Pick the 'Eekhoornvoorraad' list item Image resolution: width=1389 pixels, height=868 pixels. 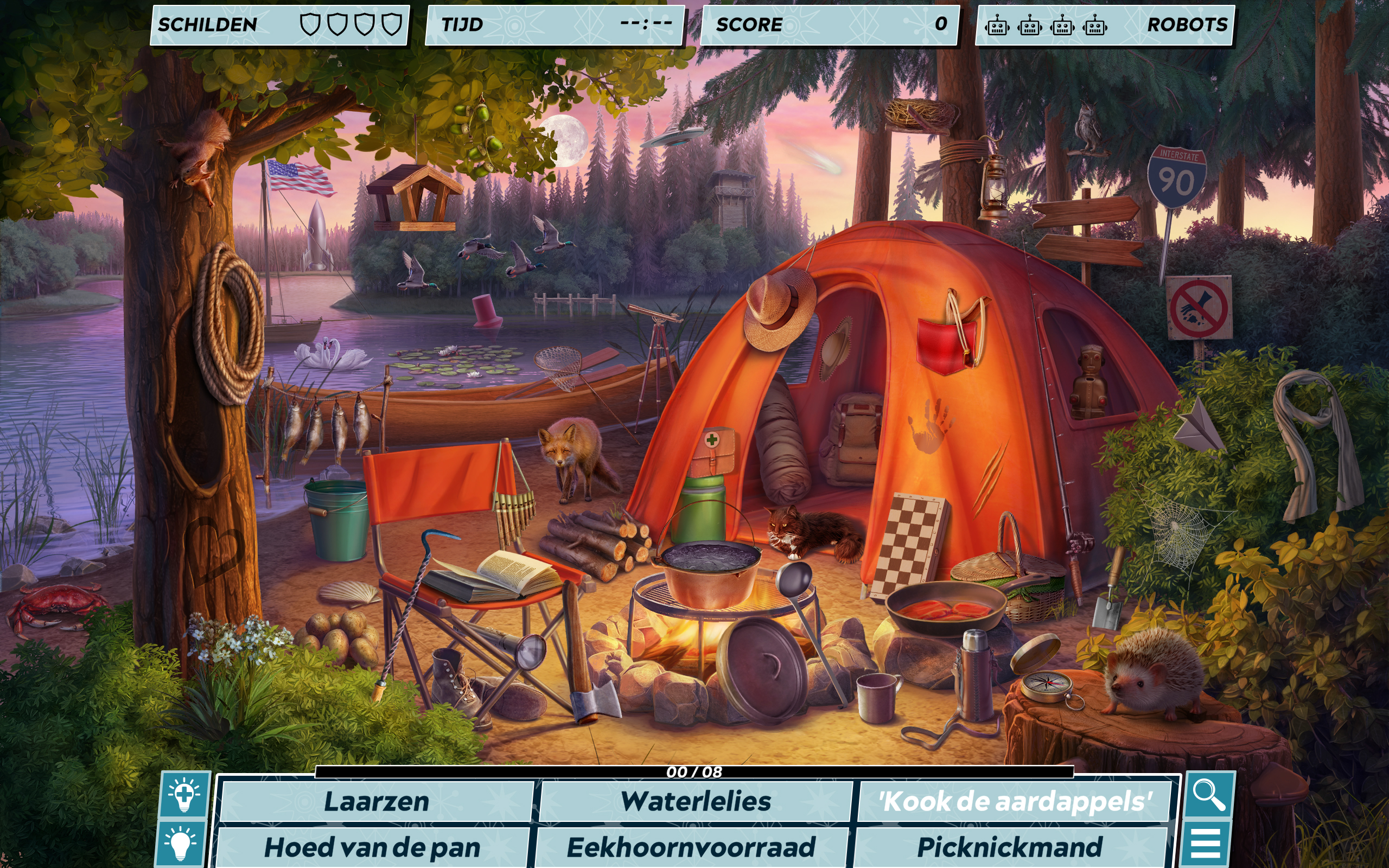click(x=691, y=847)
